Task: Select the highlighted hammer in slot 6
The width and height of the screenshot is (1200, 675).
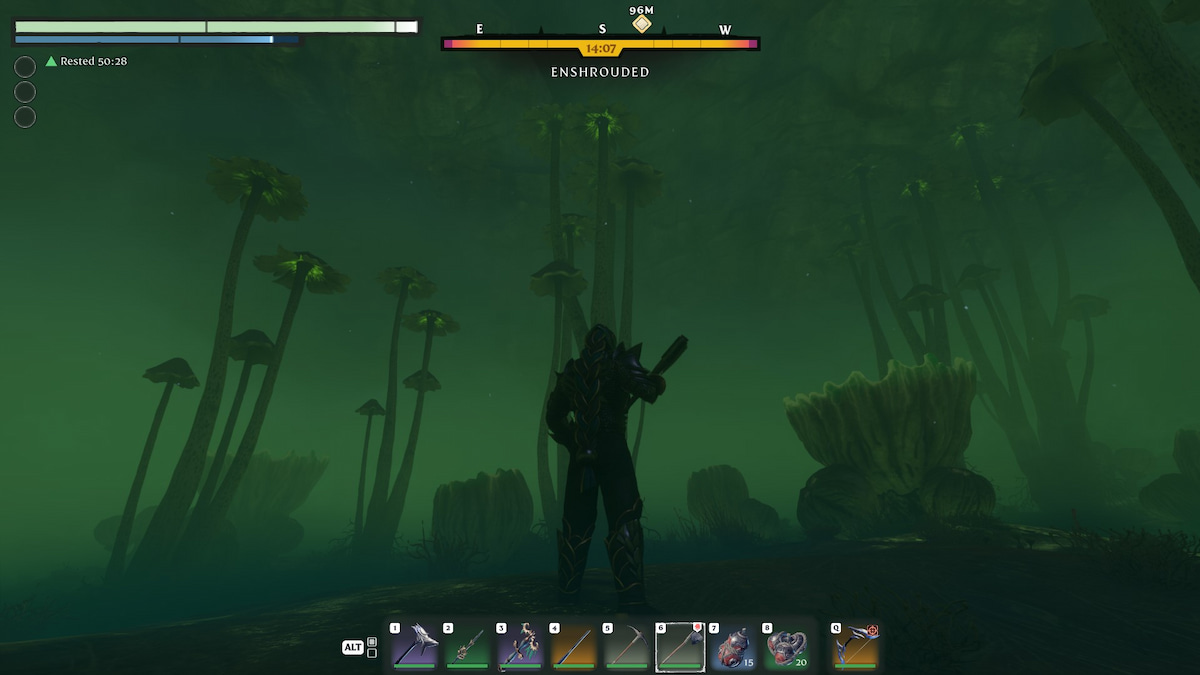Action: coord(680,646)
